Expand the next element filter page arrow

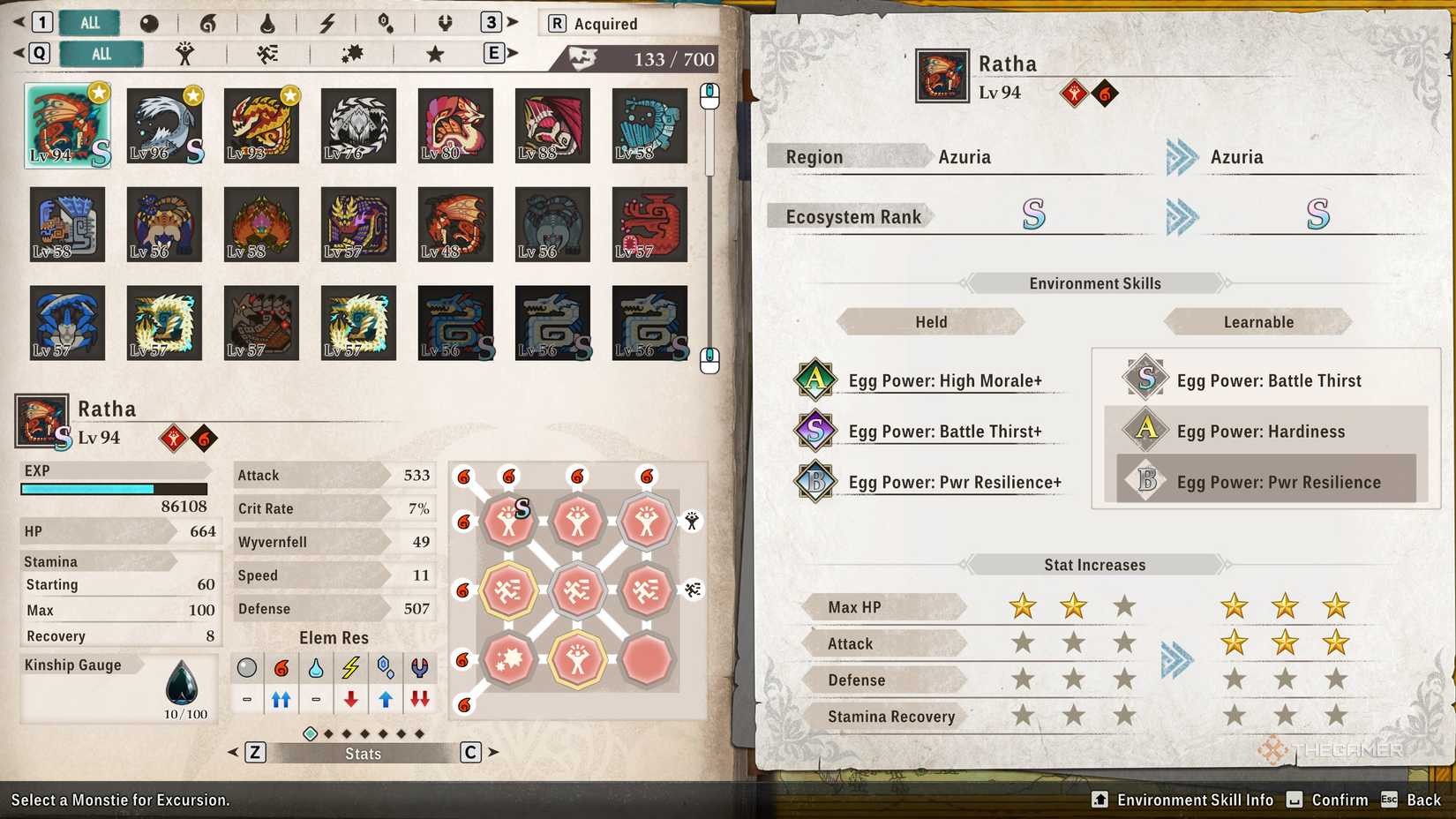point(513,23)
